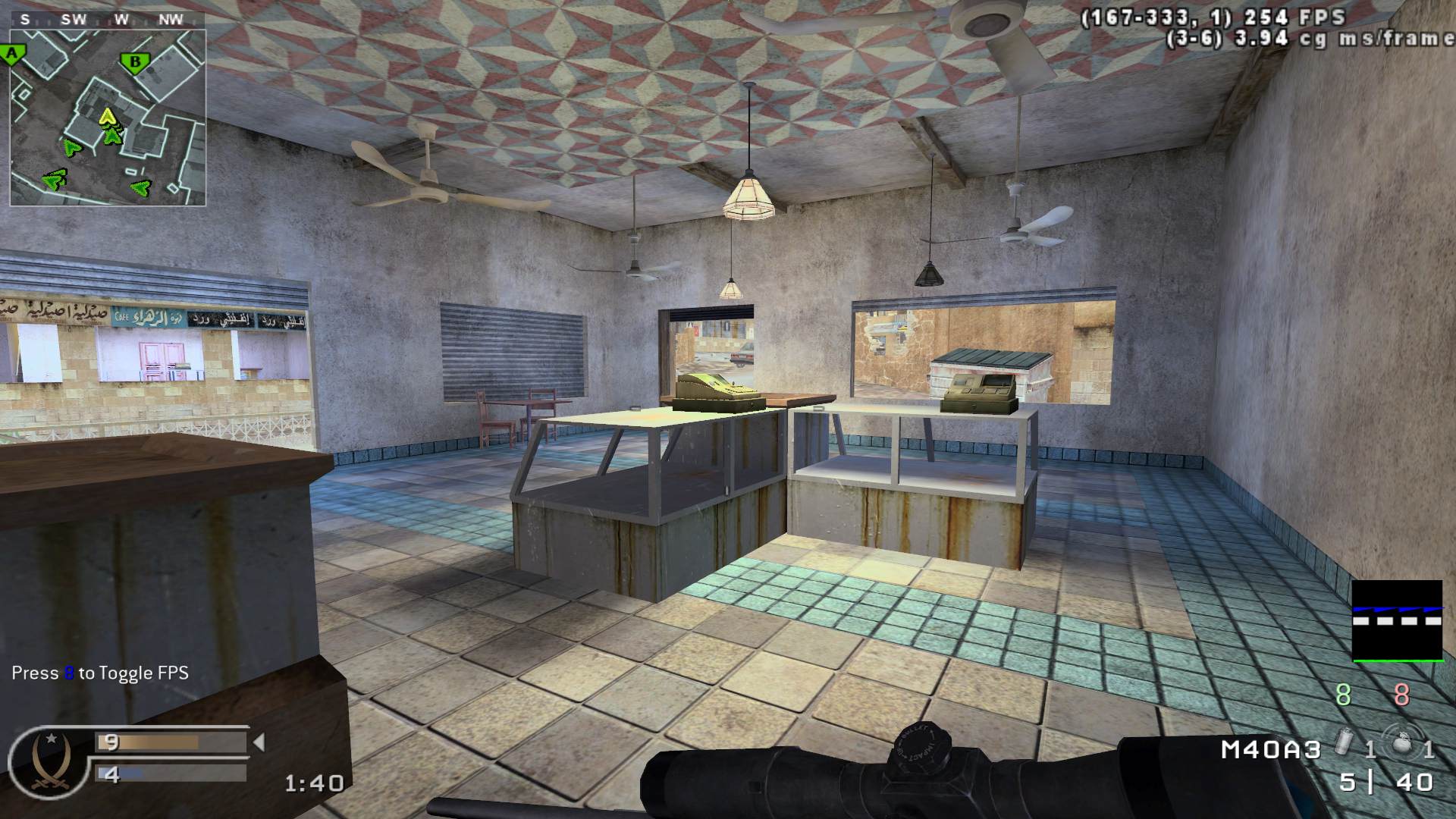Click the minimap in the corner
Image resolution: width=1456 pixels, height=819 pixels.
[108, 118]
